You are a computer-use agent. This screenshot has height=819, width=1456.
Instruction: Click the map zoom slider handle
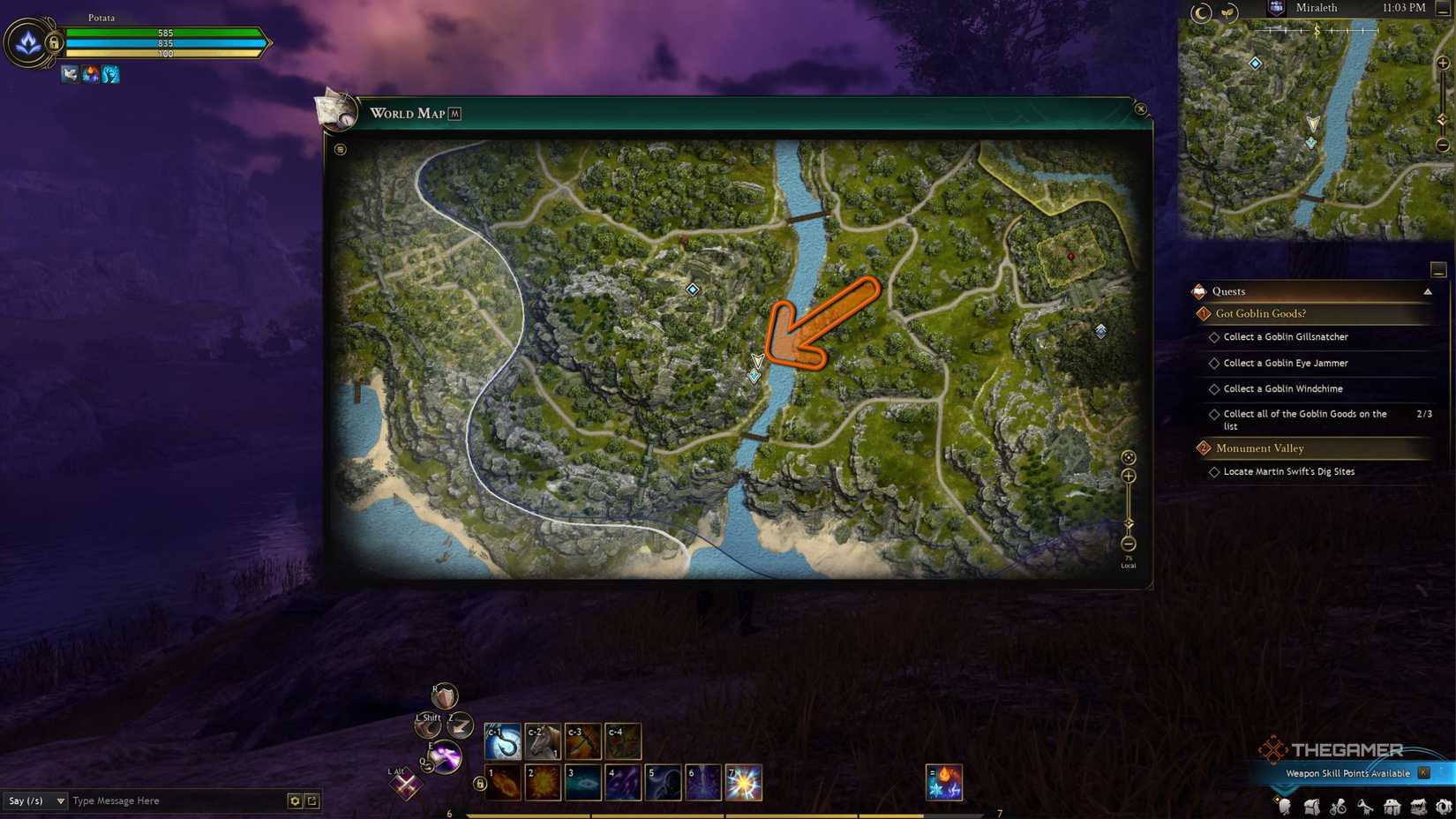point(1129,522)
